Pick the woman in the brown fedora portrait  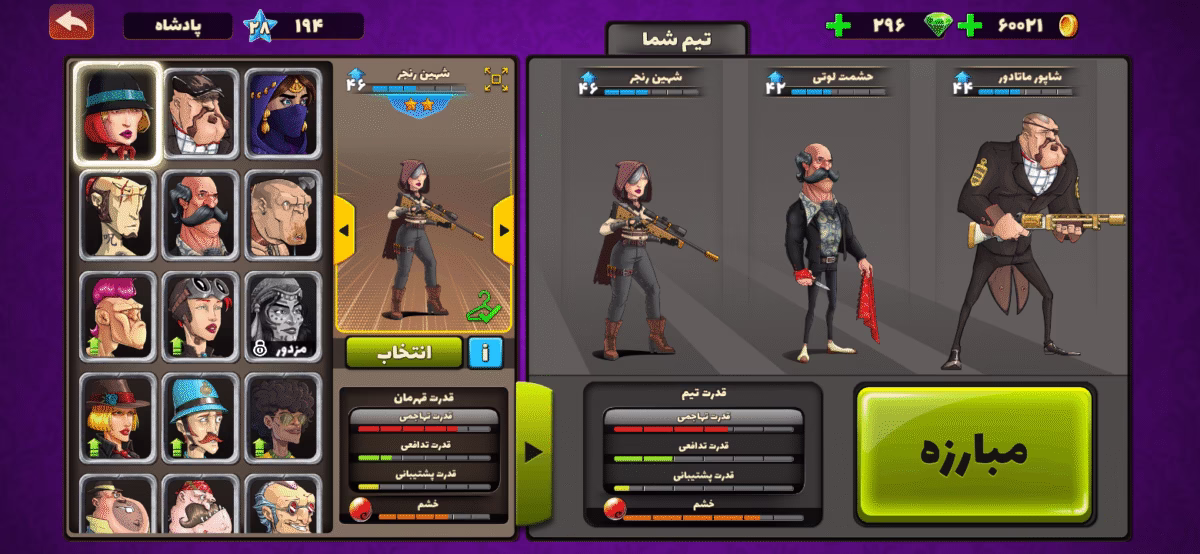tap(118, 416)
